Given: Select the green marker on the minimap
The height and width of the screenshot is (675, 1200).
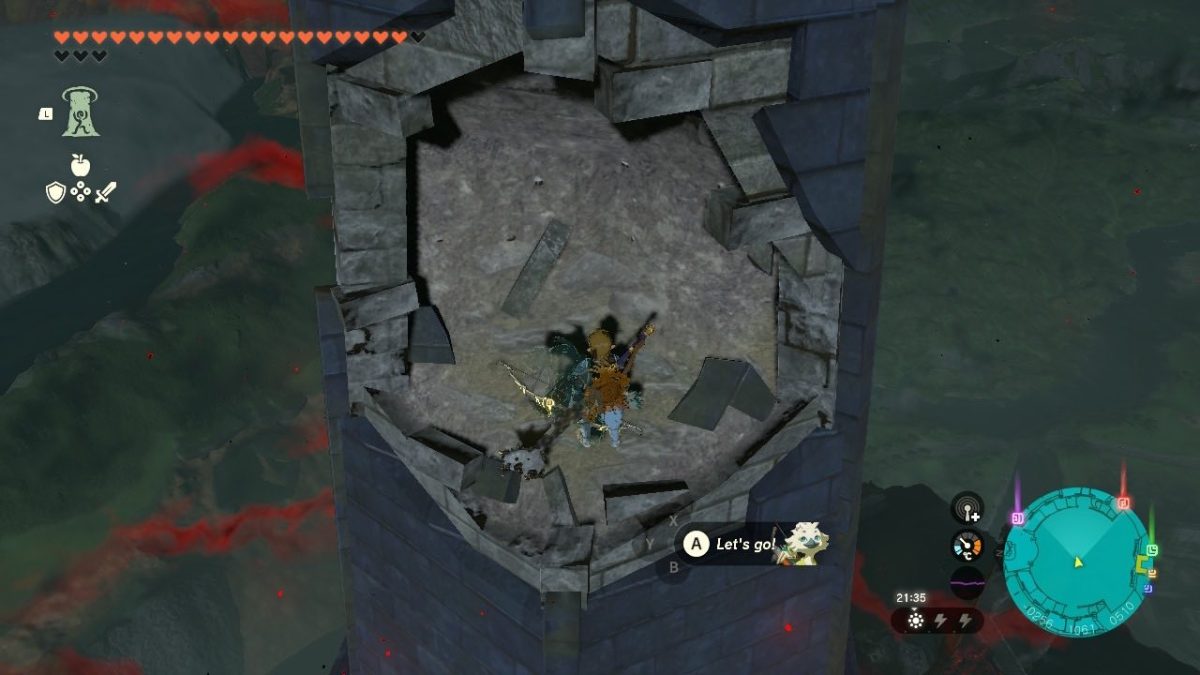Looking at the screenshot, I should click(1152, 549).
